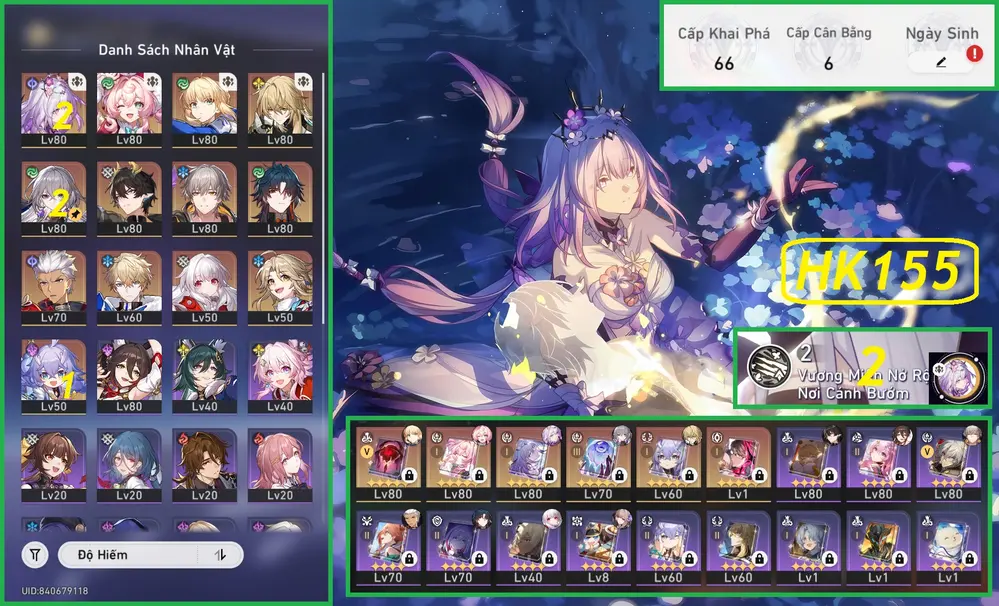Choose the gold-background Lv1 light cone
Screen dimensions: 999x606
pyautogui.click(x=739, y=466)
